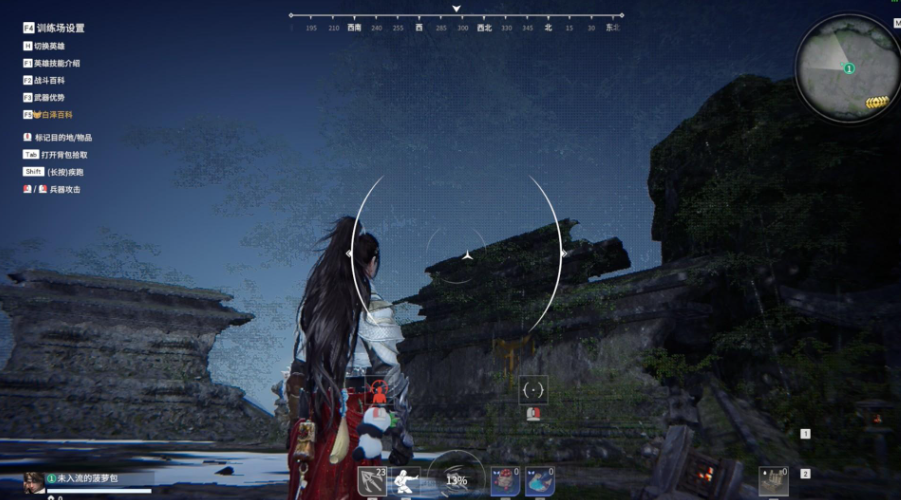Image resolution: width=901 pixels, height=500 pixels.
Task: Click the gold coin marker on minimap
Action: pos(877,102)
